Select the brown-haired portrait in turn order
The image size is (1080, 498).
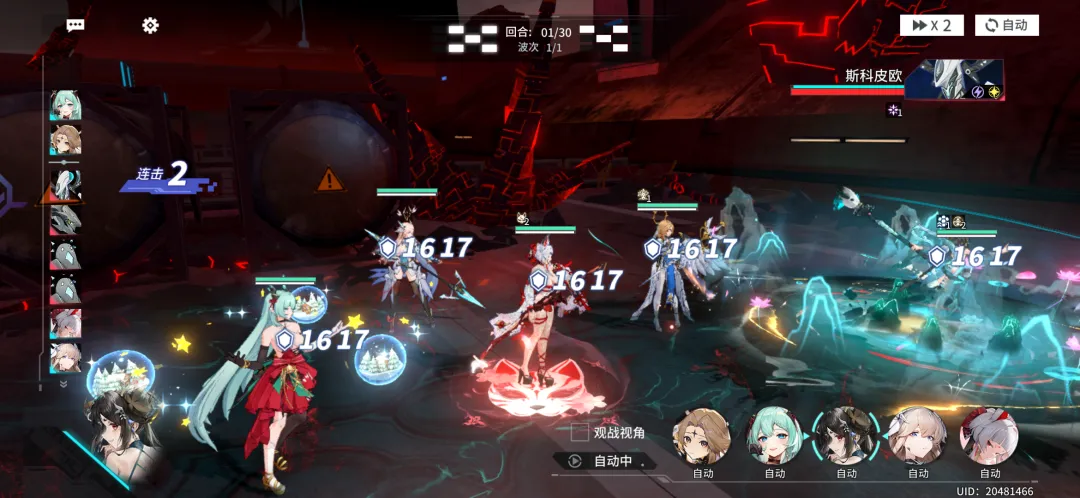[66, 140]
